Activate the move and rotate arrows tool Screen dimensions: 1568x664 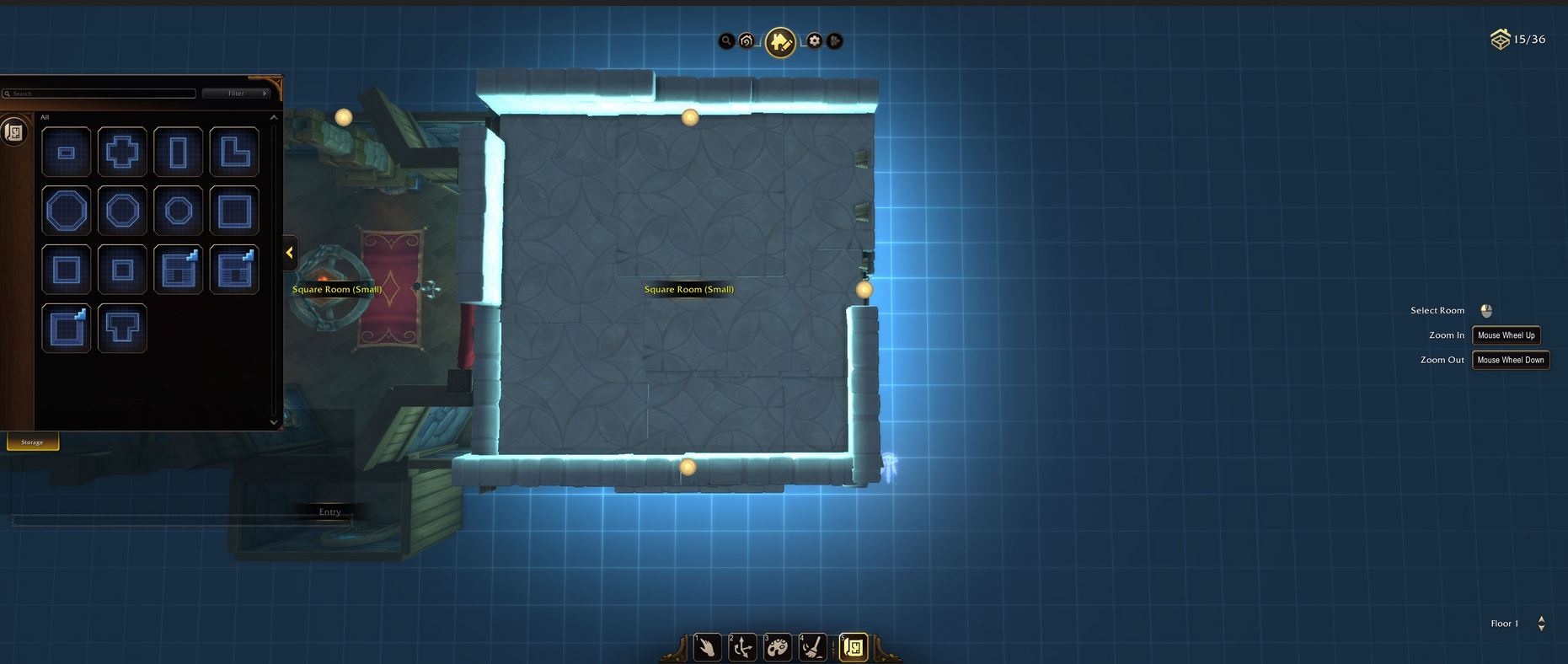pos(742,647)
